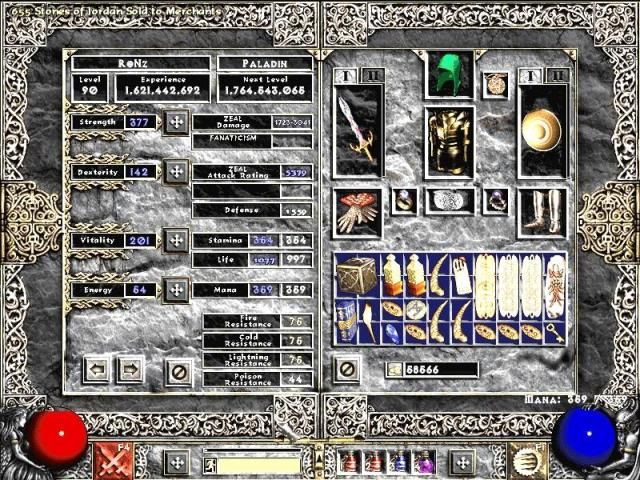Raise Vitality with its plus button
Image resolution: width=640 pixels, height=480 pixels.
(176, 240)
